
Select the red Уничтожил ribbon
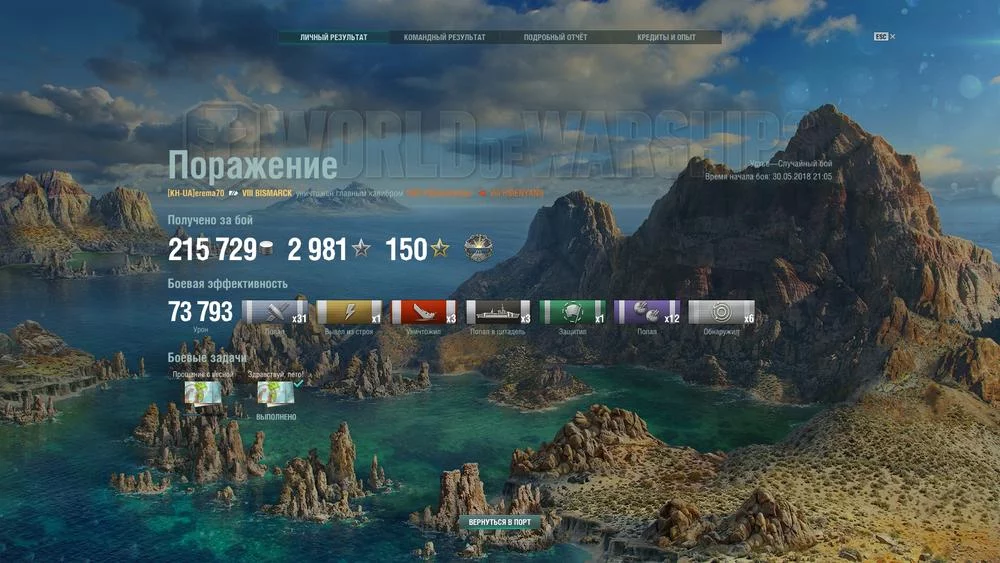pos(423,312)
